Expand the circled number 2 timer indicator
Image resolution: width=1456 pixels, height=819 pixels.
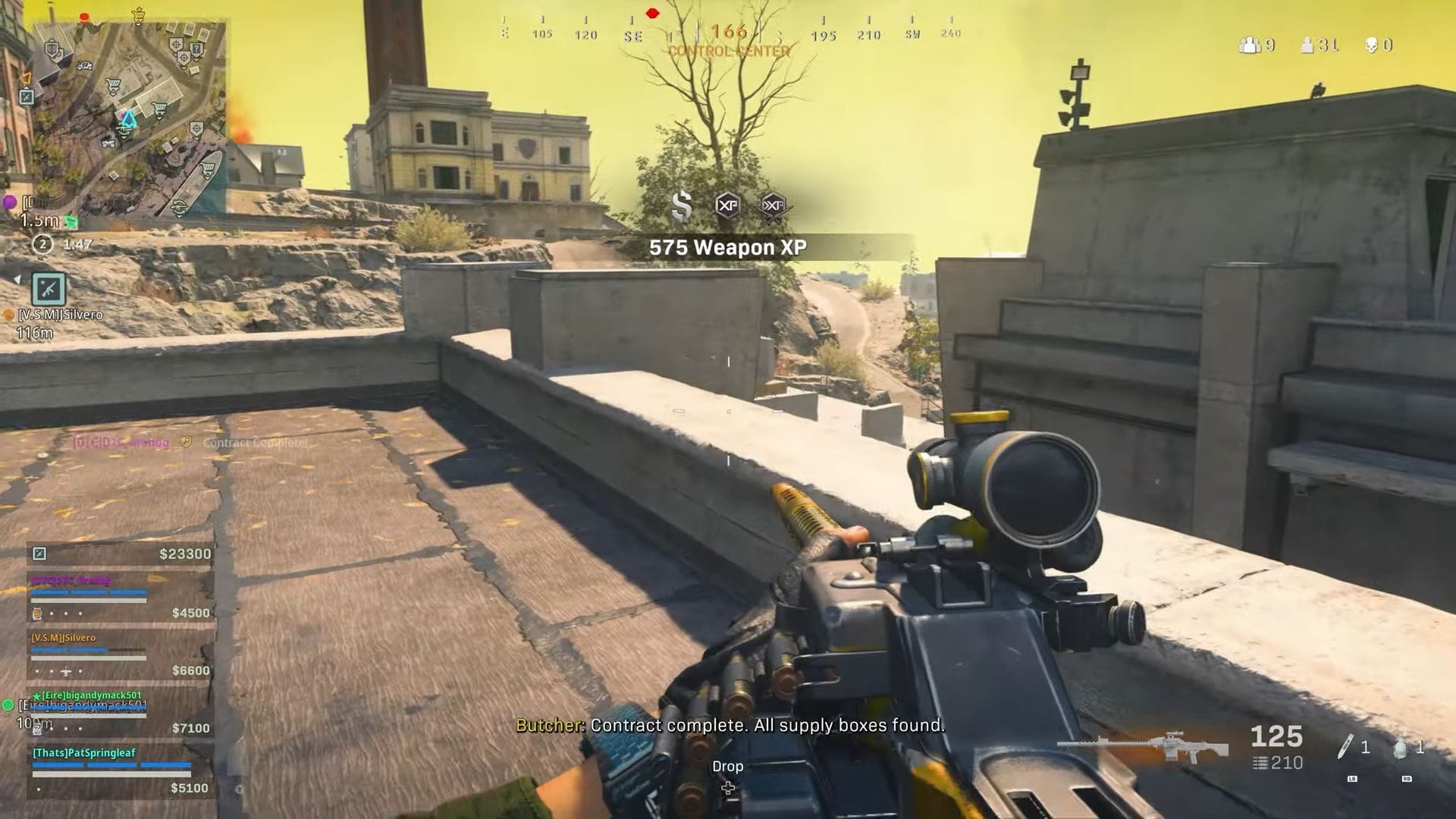[42, 244]
